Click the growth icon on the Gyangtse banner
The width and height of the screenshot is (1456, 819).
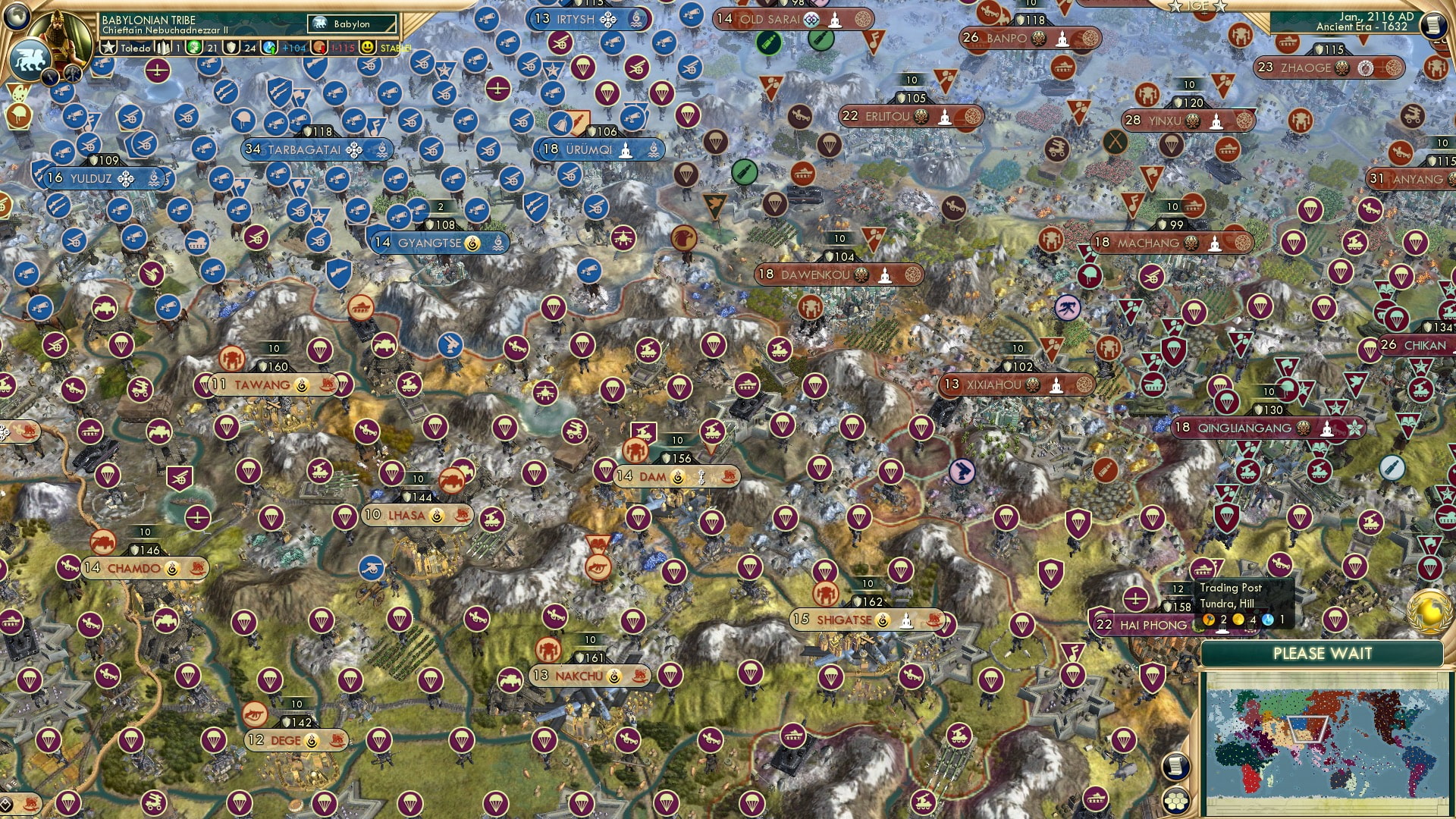pyautogui.click(x=472, y=243)
